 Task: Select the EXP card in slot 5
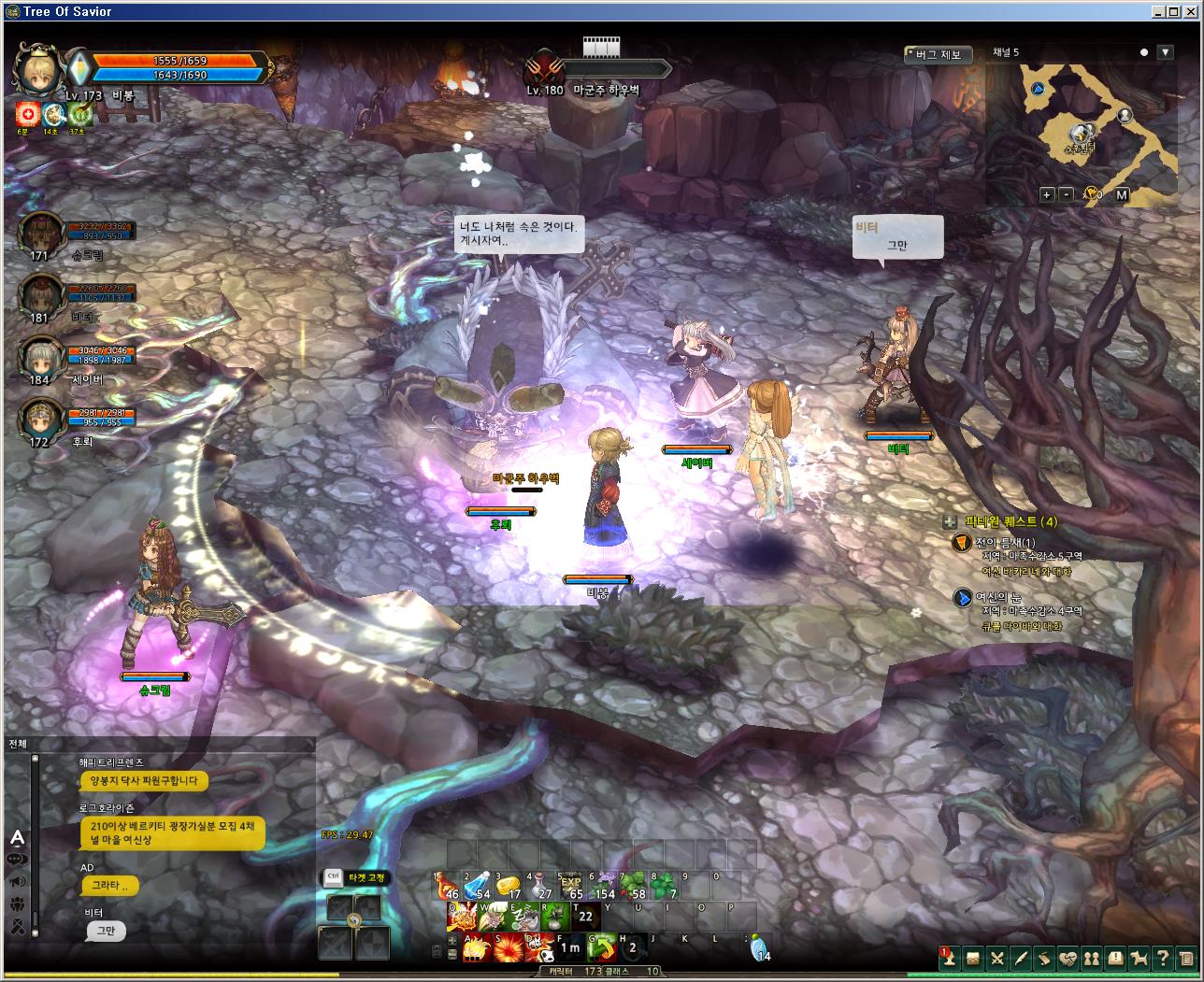(x=570, y=886)
